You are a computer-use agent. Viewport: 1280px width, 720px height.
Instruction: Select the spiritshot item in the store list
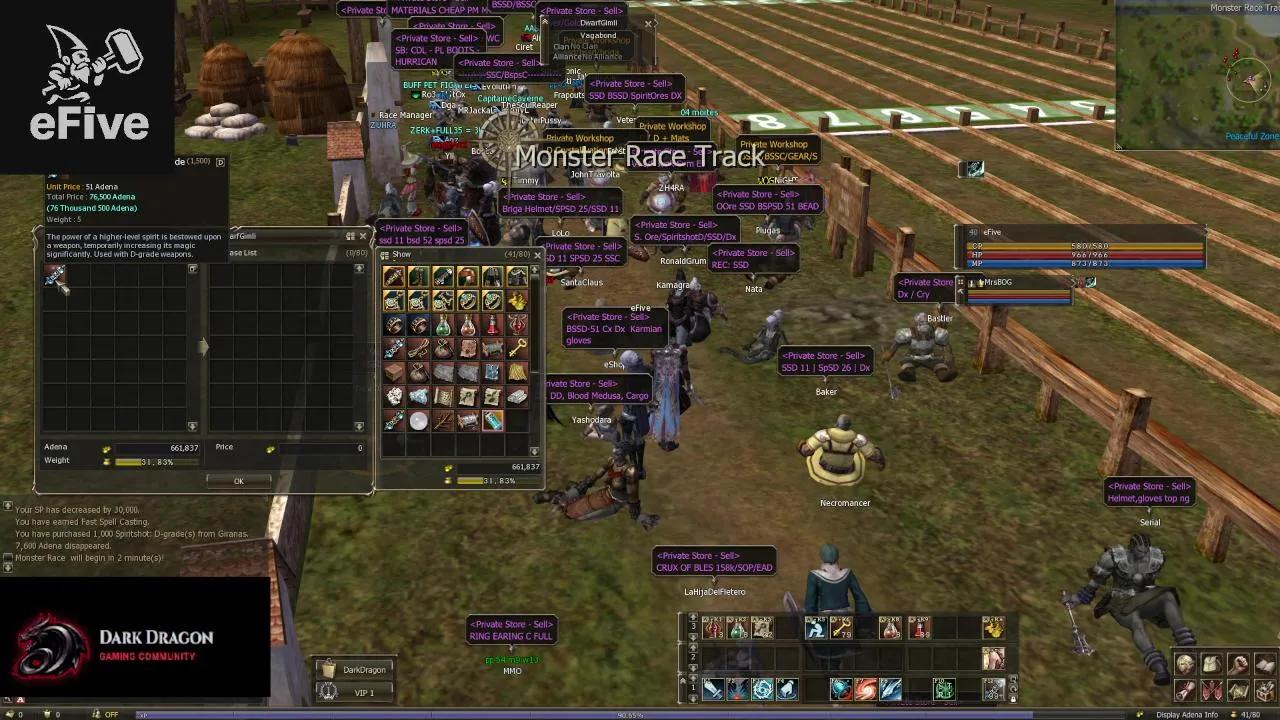[x=56, y=277]
